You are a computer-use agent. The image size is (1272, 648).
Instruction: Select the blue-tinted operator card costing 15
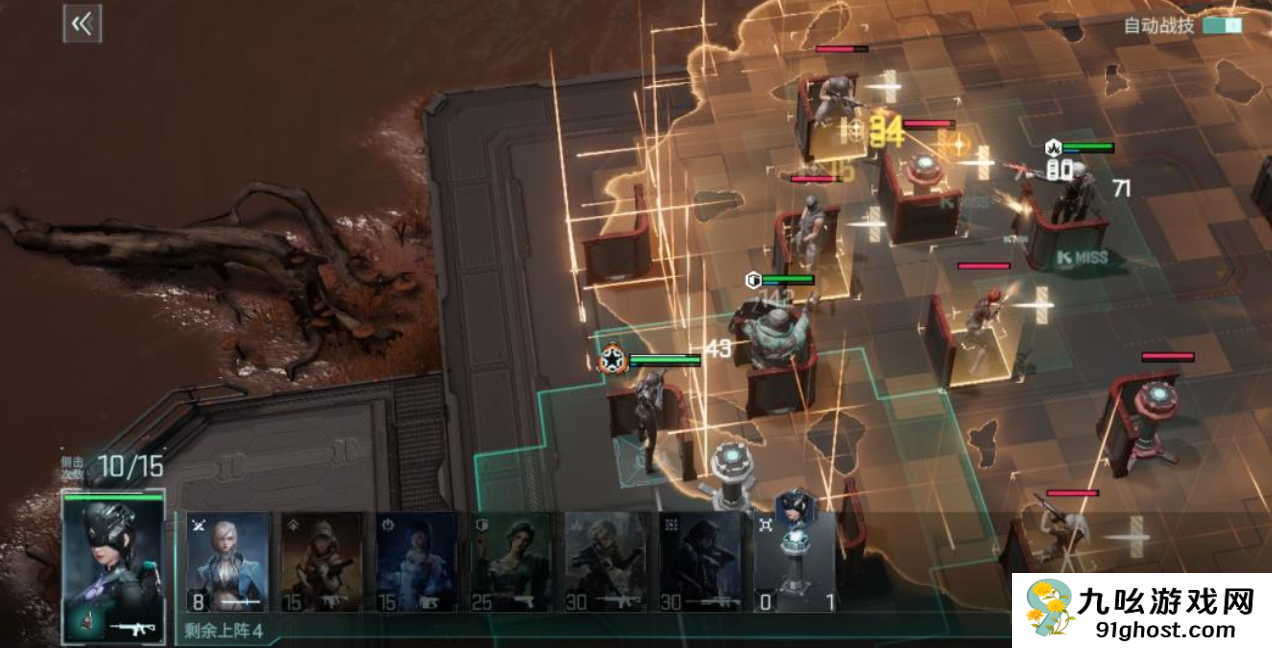click(x=417, y=561)
